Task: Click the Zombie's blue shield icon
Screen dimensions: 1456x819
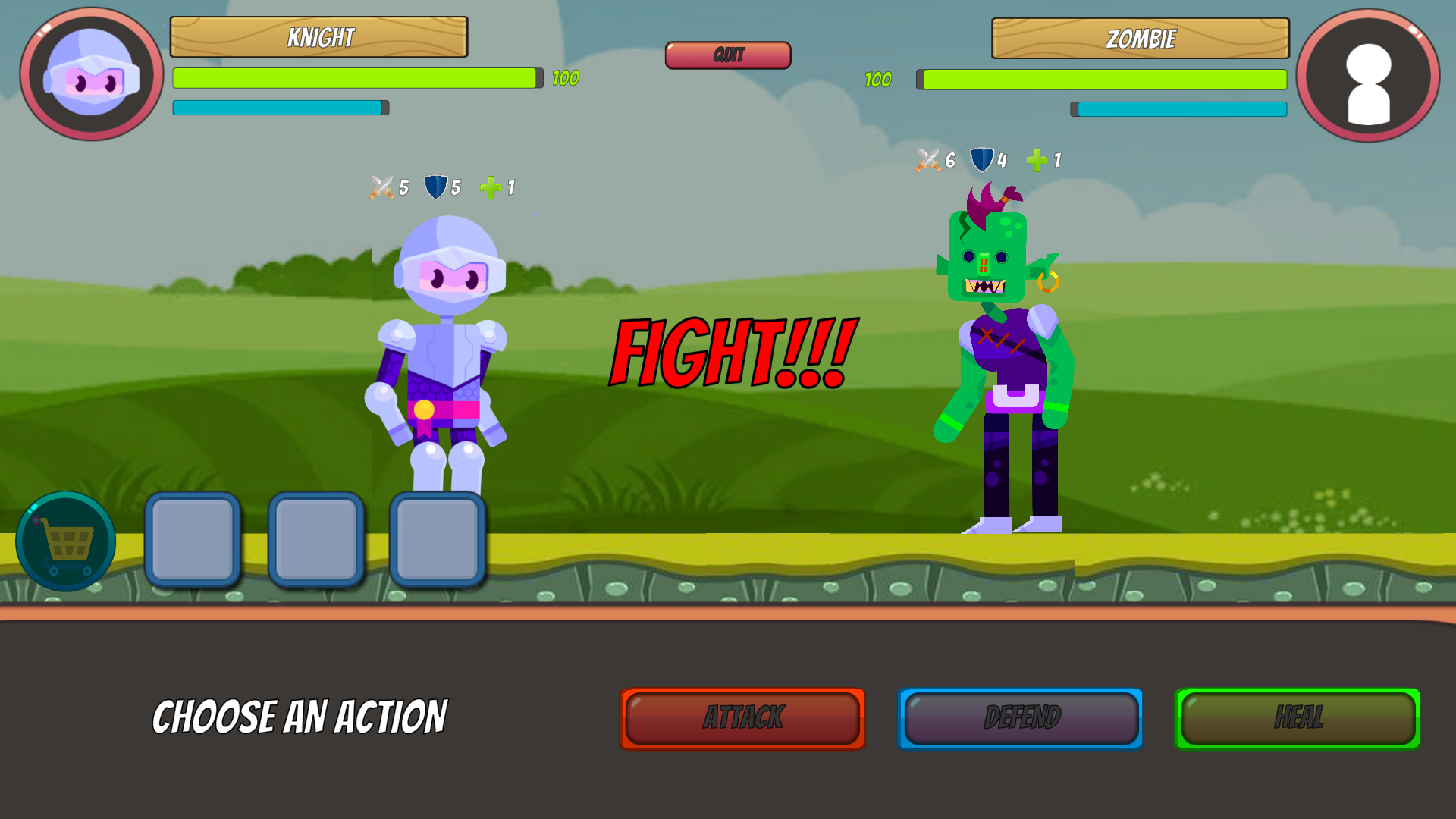Action: [x=981, y=160]
